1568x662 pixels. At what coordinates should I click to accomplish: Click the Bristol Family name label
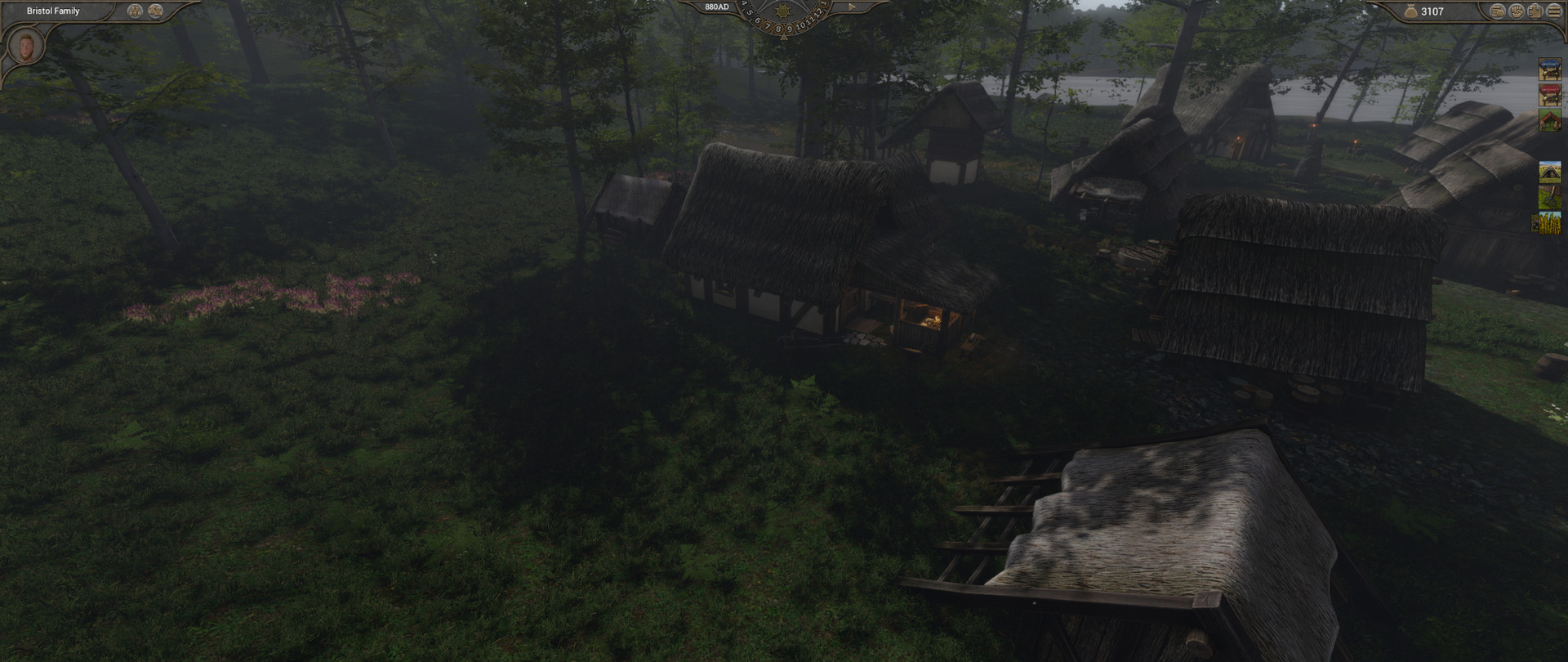(x=53, y=11)
